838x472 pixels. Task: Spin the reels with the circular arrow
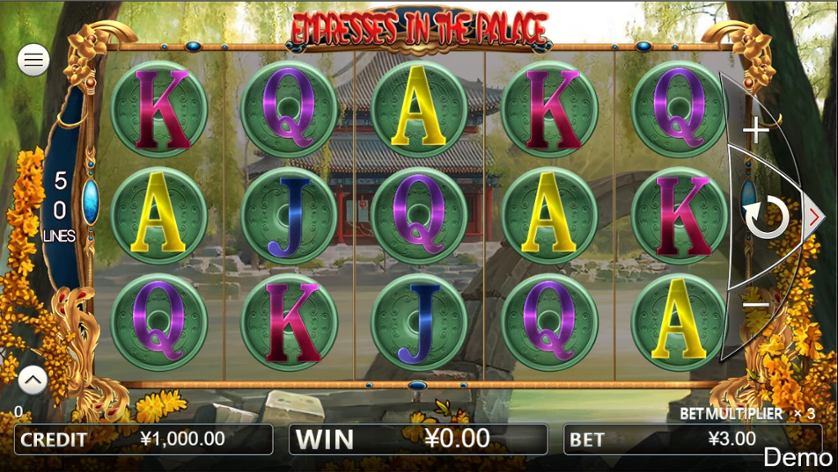[767, 217]
